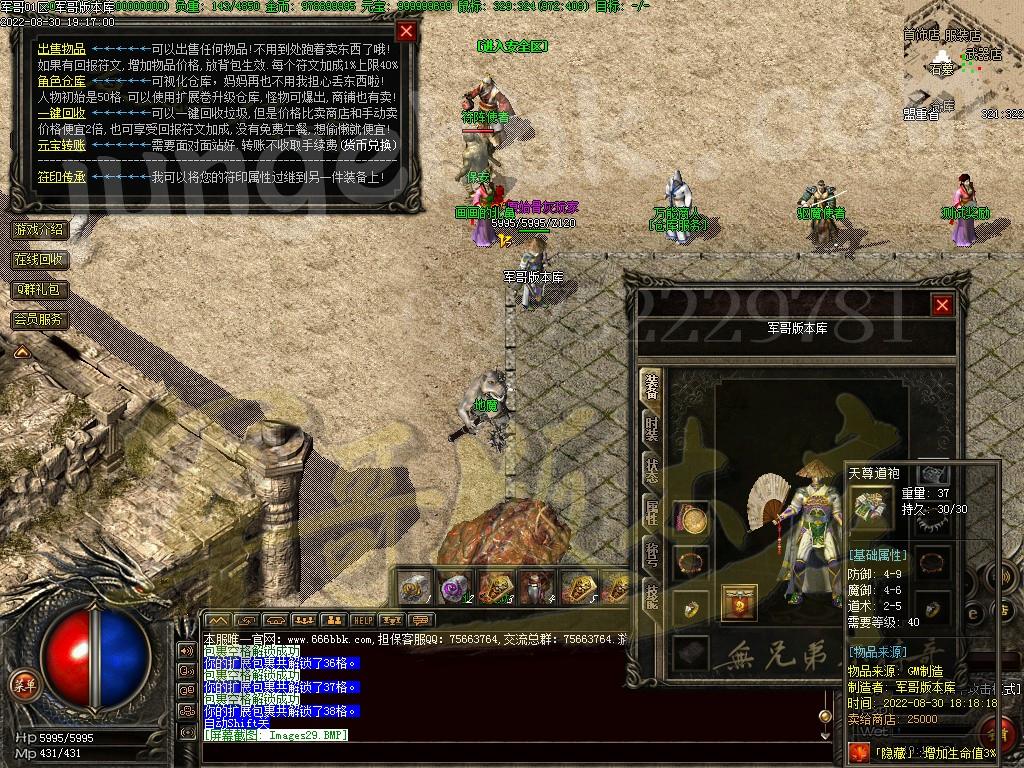Select the 符印传承 rune inheritance option
The height and width of the screenshot is (768, 1024).
[x=61, y=177]
